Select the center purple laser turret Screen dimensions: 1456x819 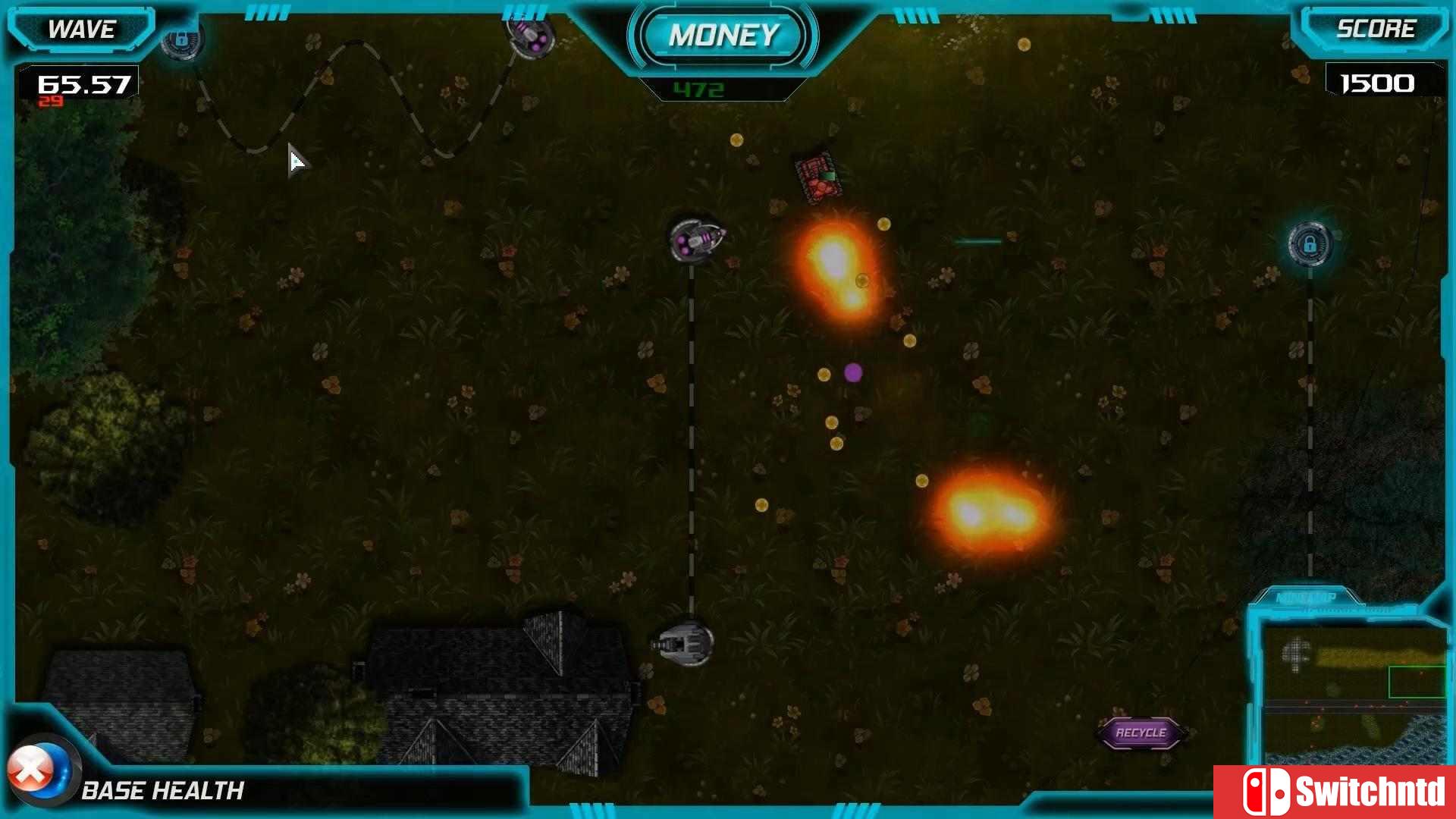pos(695,239)
